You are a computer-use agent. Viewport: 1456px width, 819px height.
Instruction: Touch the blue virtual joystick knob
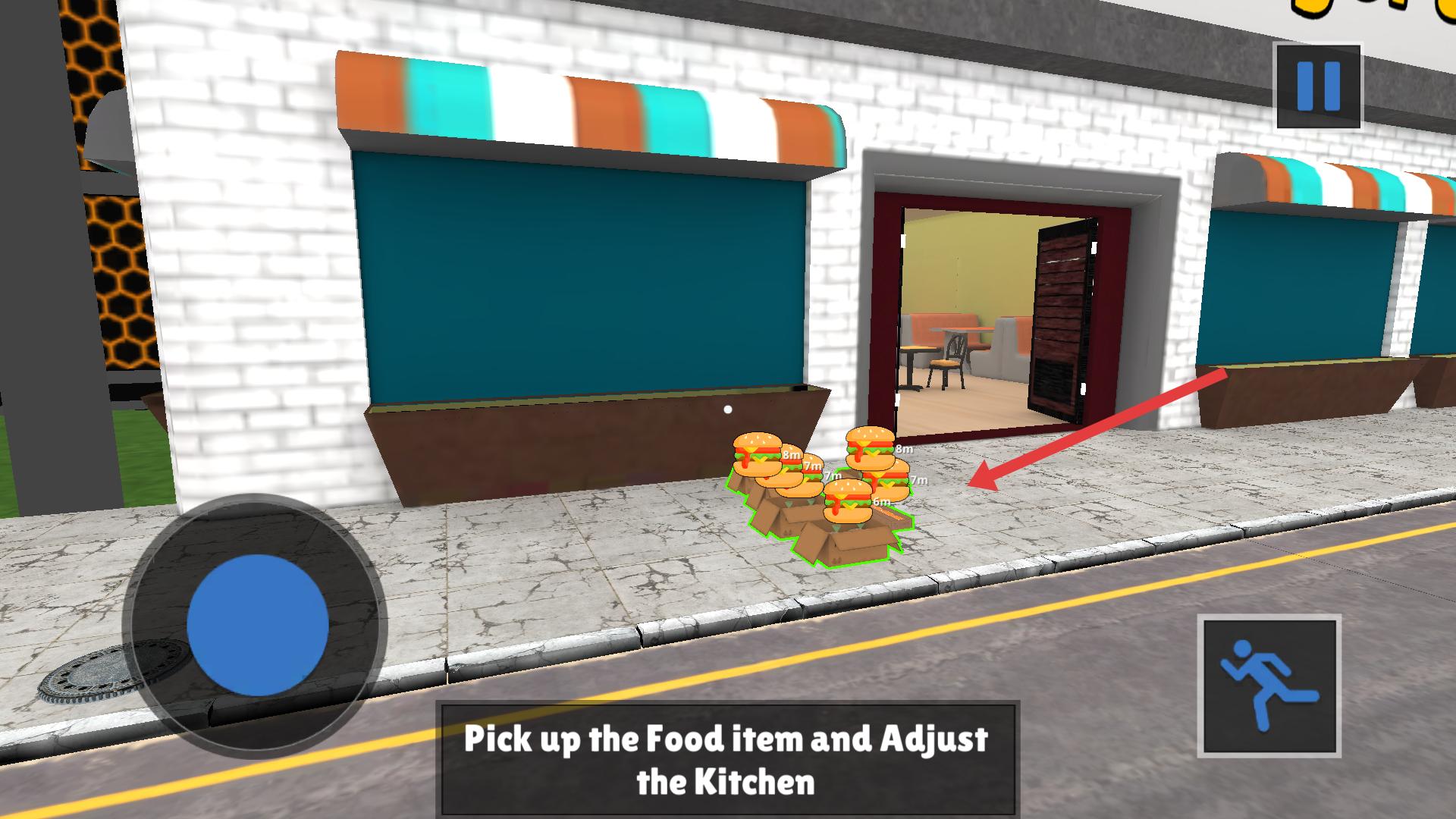tap(258, 625)
